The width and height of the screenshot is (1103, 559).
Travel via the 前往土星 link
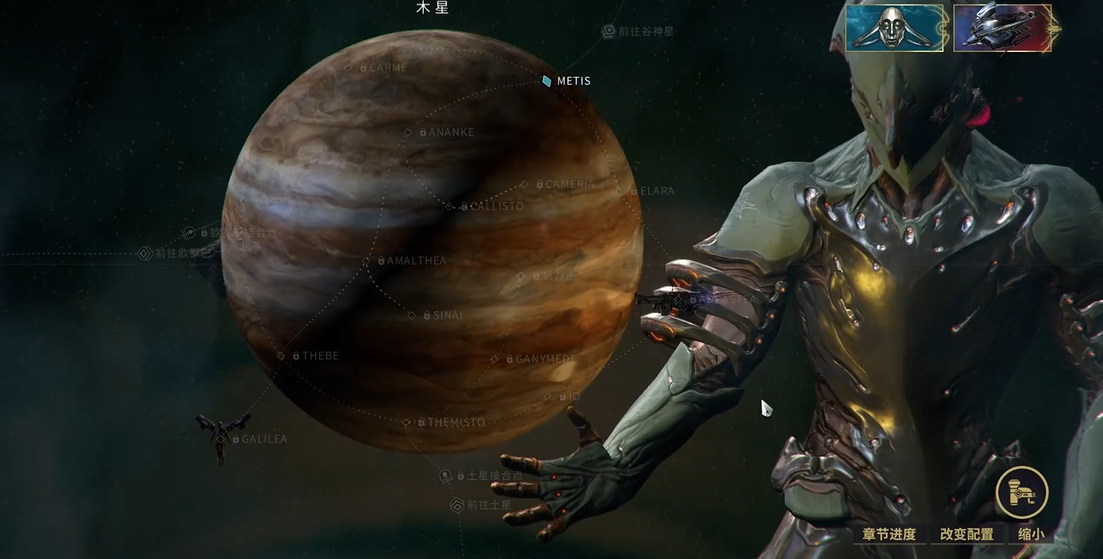[x=490, y=506]
